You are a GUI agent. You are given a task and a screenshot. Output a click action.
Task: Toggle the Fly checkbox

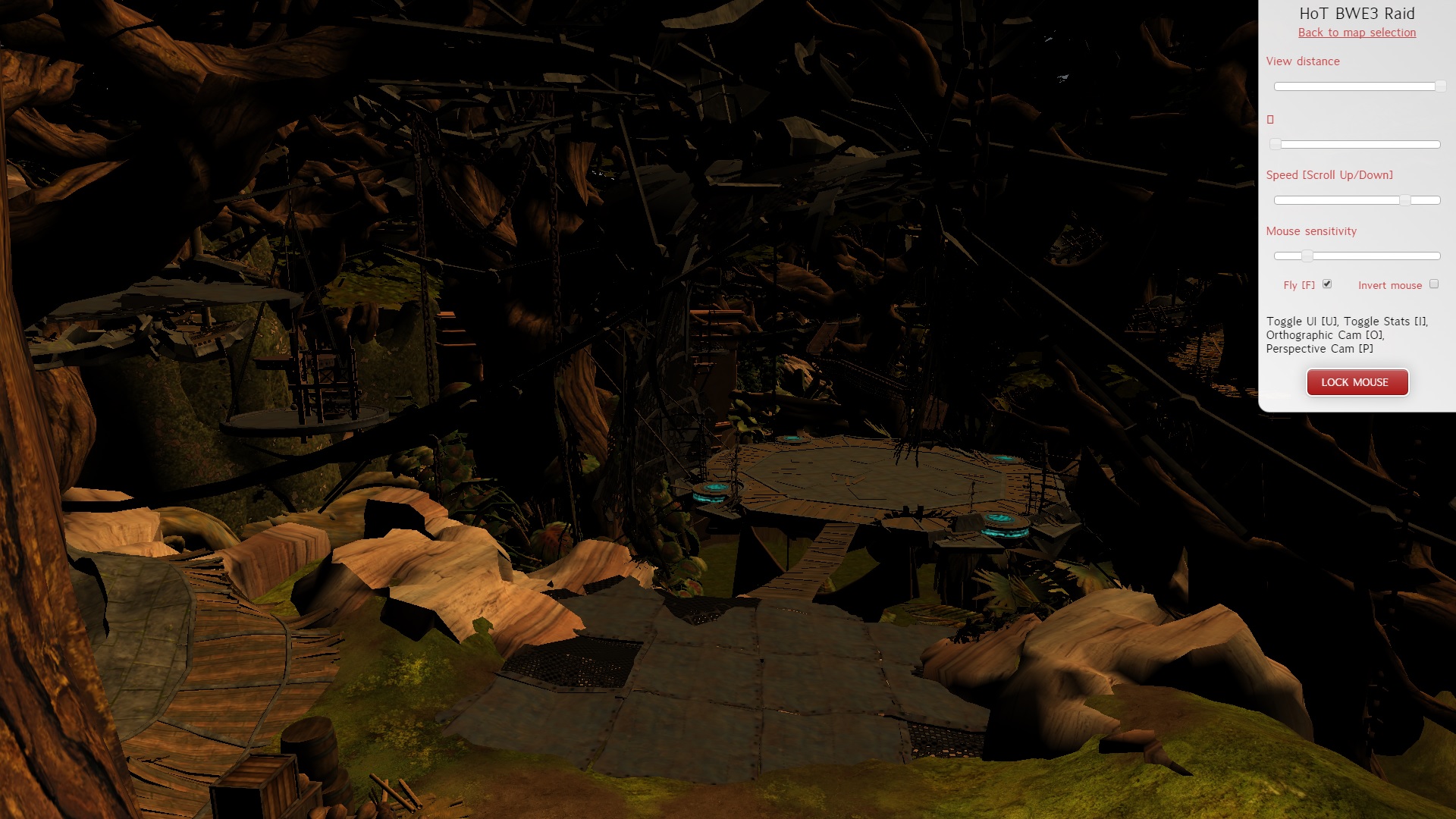(1327, 284)
